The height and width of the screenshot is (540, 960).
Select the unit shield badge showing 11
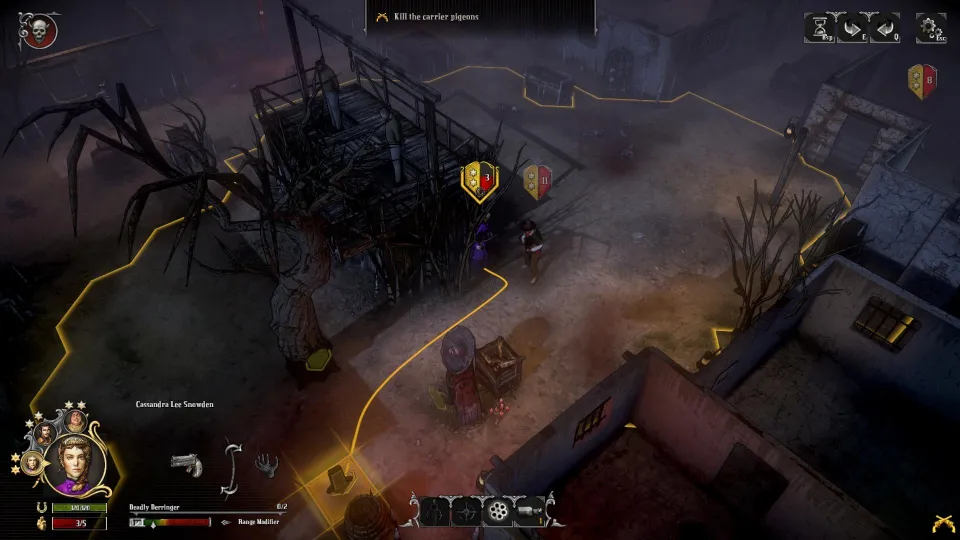click(538, 181)
